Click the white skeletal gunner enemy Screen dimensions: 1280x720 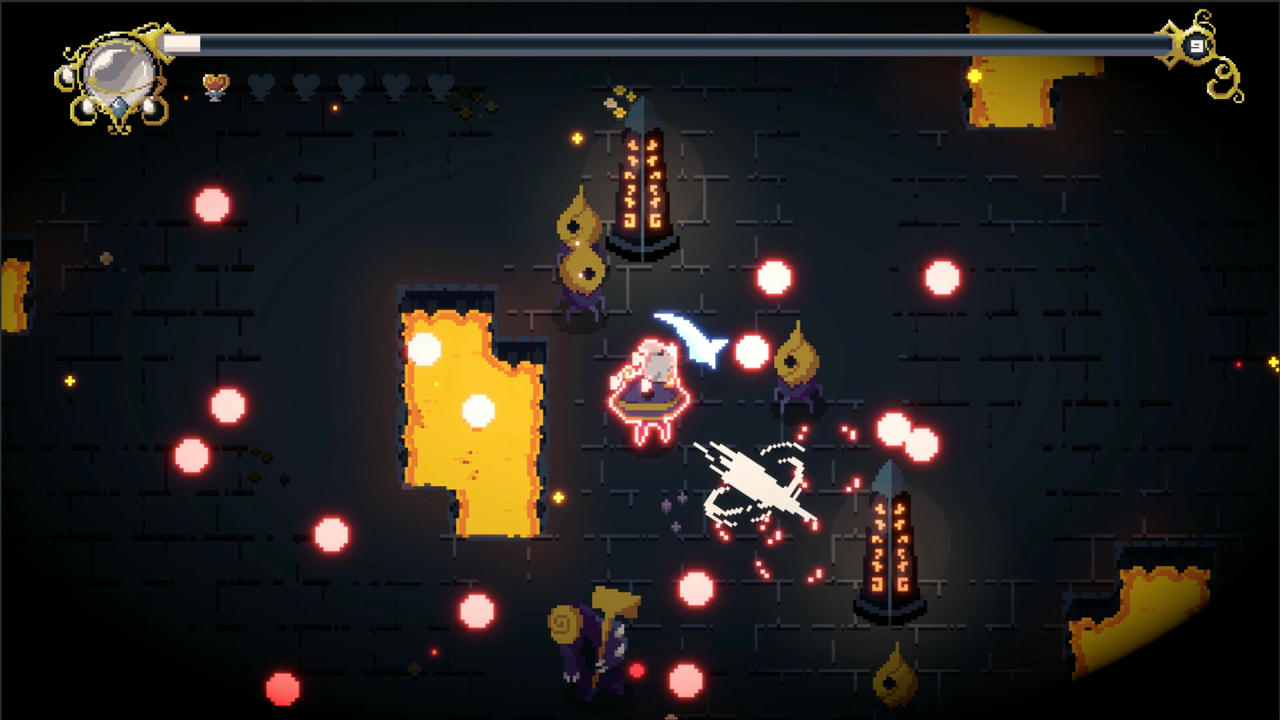[755, 480]
